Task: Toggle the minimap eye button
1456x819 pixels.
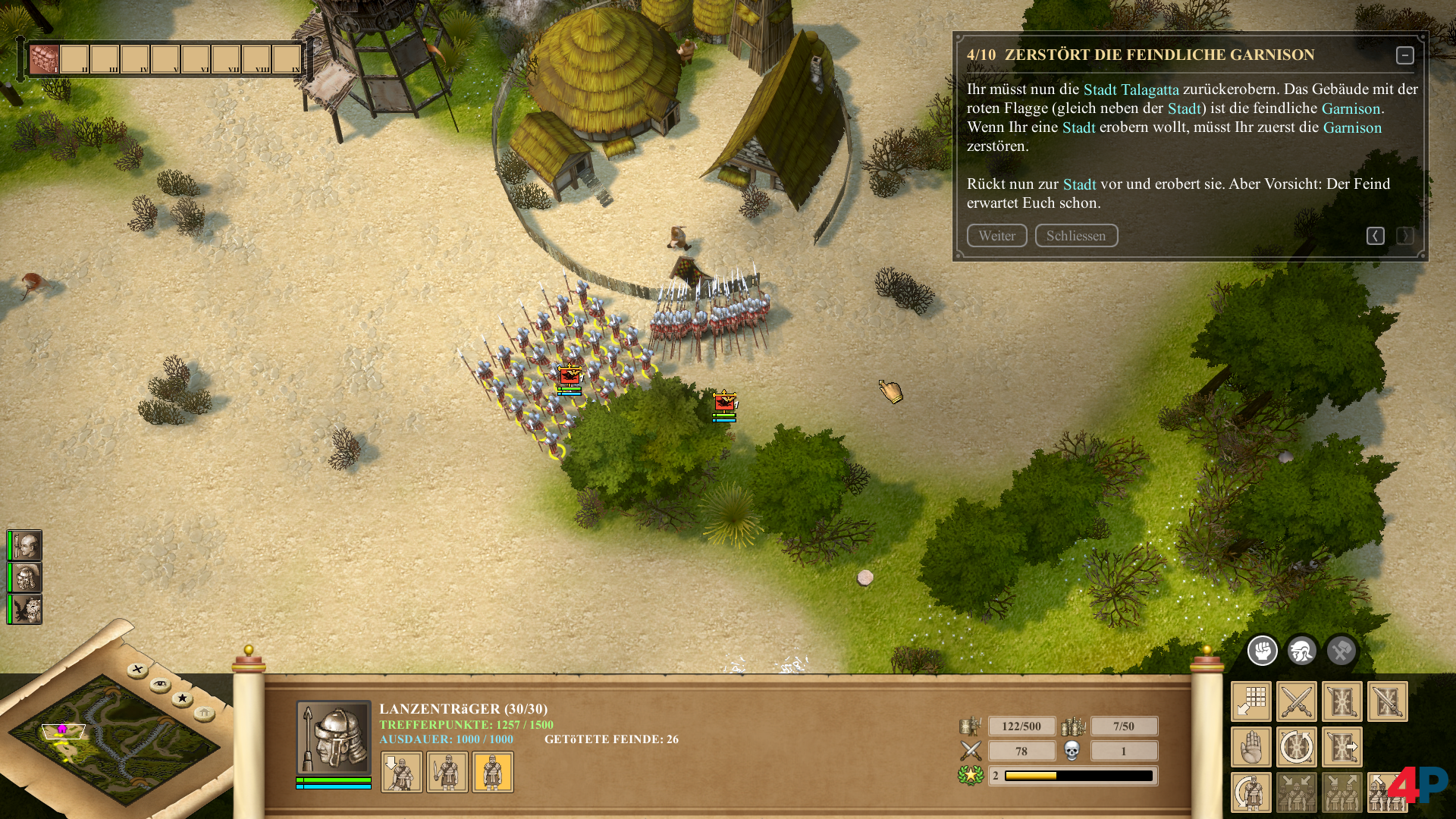Action: pyautogui.click(x=160, y=685)
